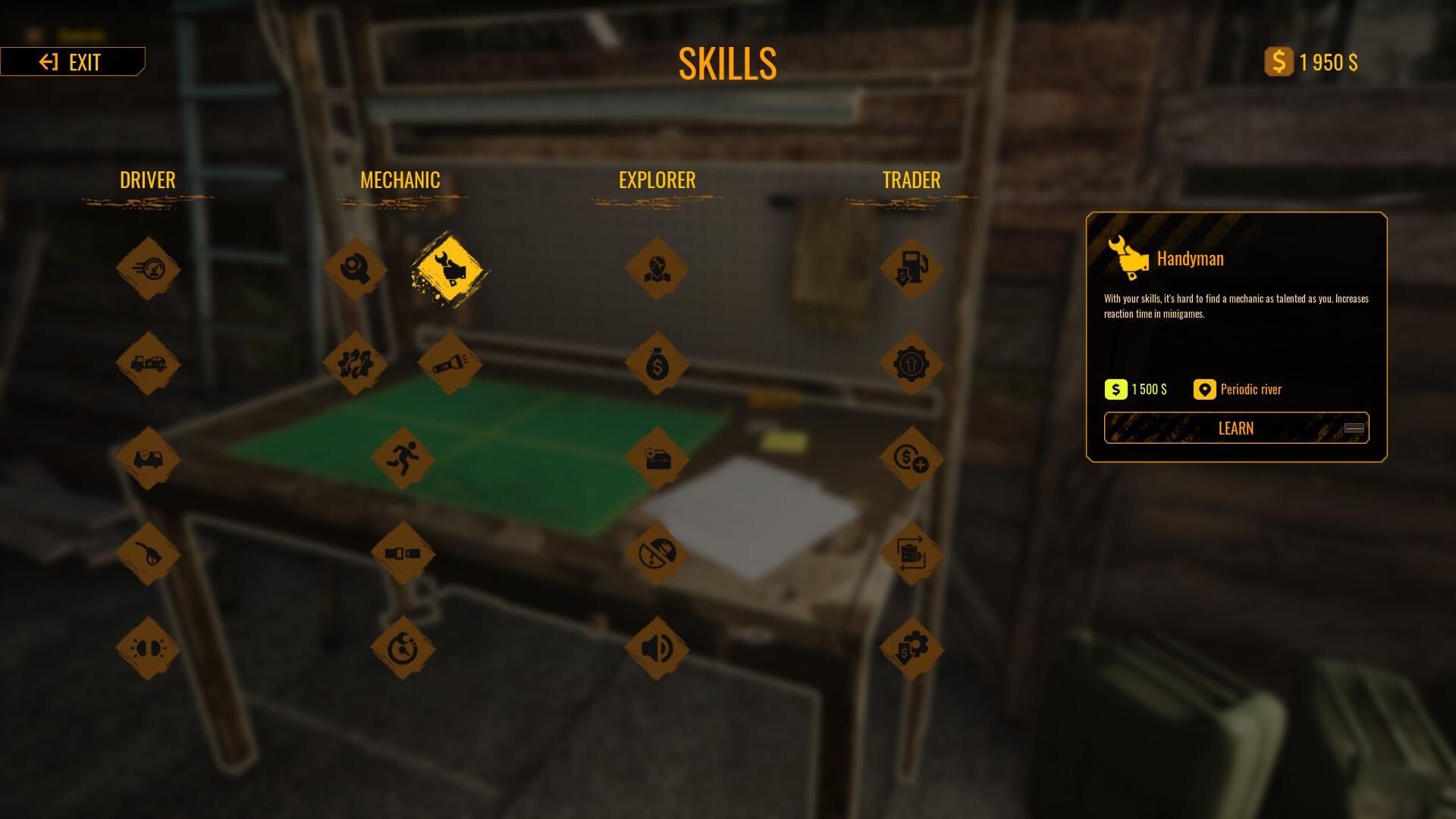Select the headlights skill at bottom of Driver
1456x819 pixels.
point(148,649)
